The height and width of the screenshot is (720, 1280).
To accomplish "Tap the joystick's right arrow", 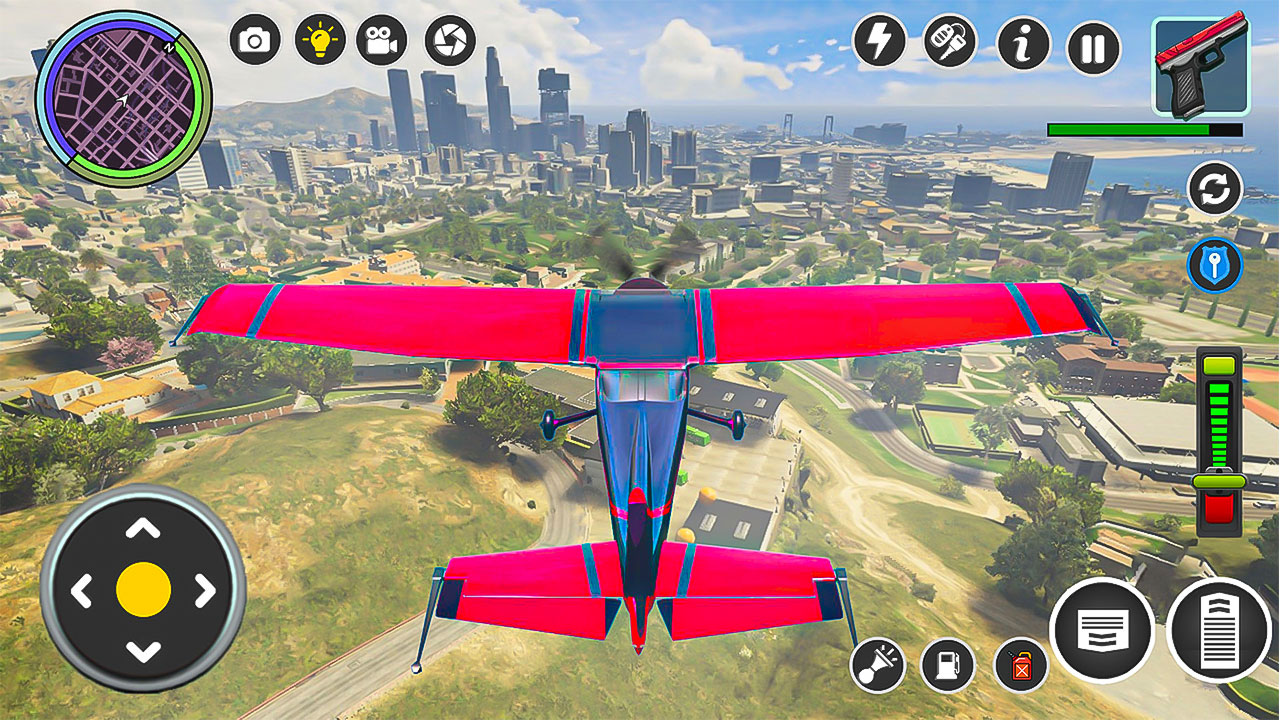I will (204, 590).
